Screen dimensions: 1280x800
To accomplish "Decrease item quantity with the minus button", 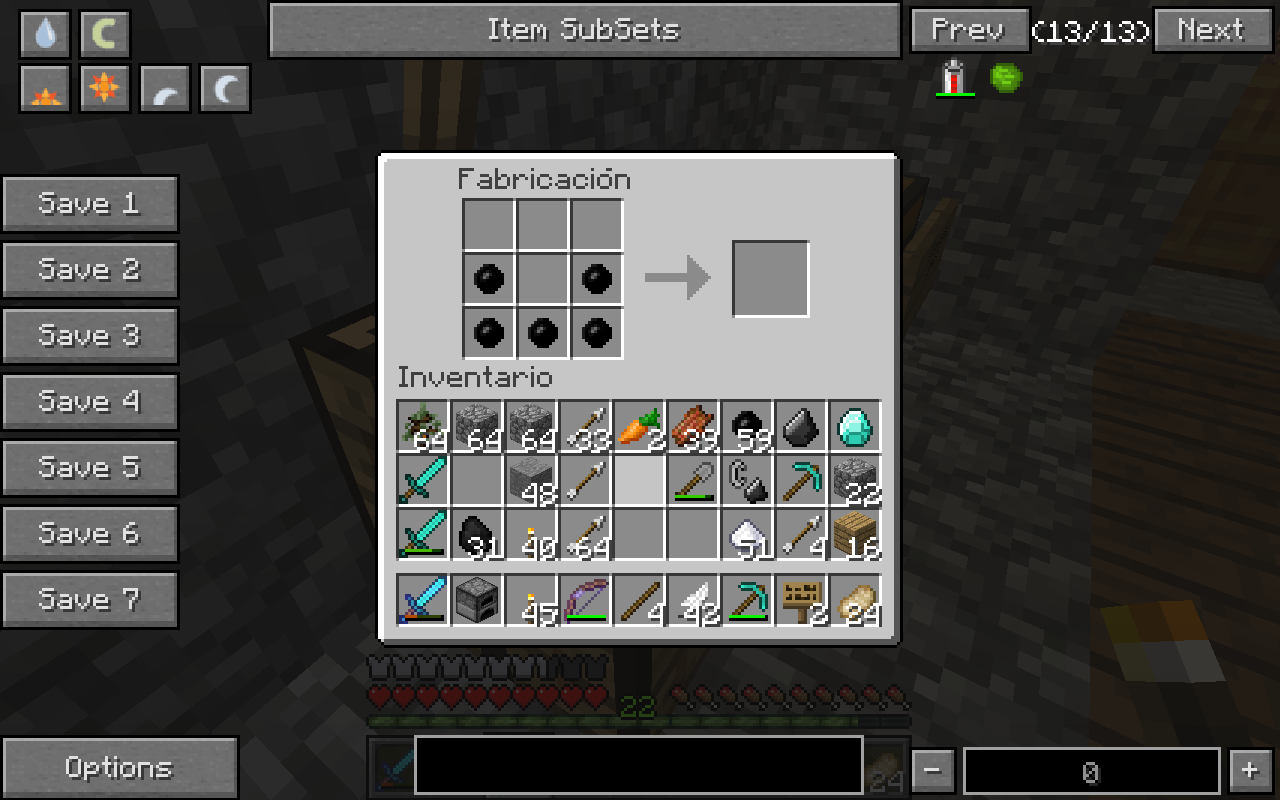I will [x=932, y=771].
